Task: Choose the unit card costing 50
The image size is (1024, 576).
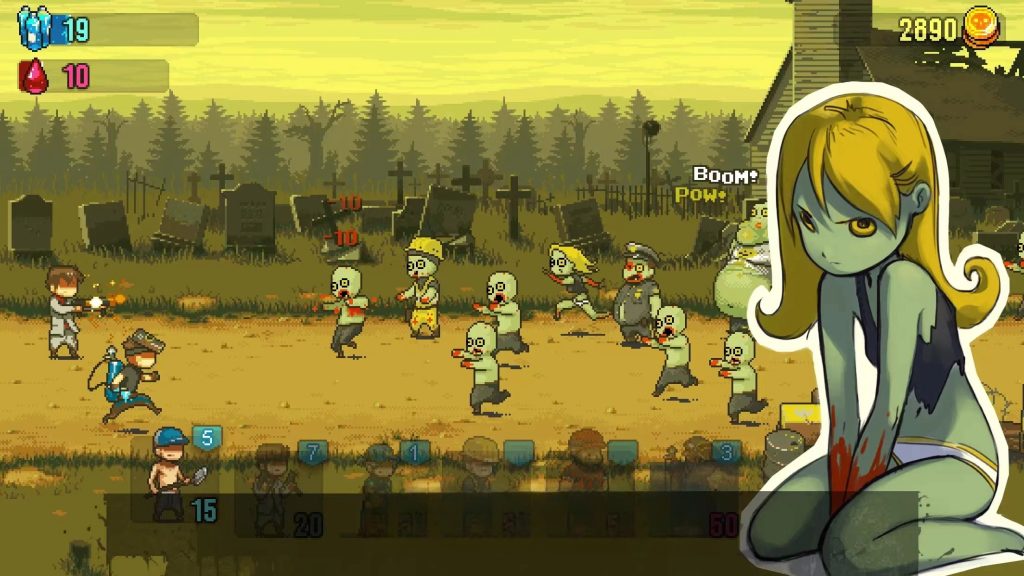Action: (x=697, y=486)
